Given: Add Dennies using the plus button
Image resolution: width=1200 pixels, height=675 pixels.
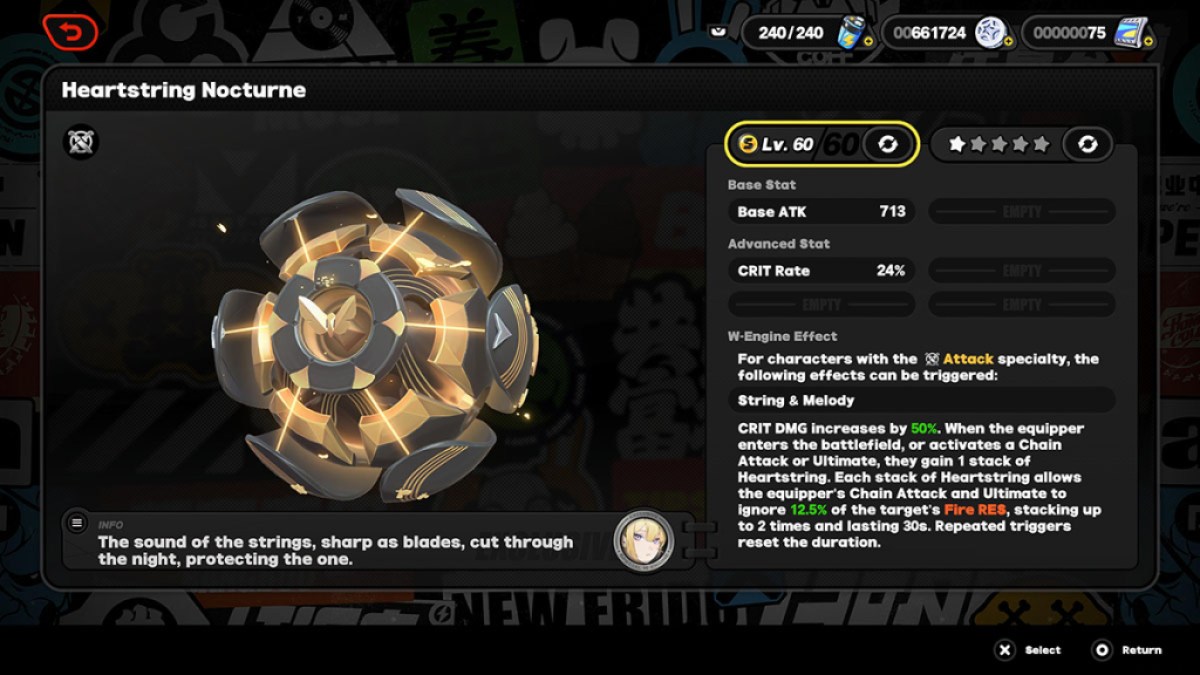Looking at the screenshot, I should (x=1008, y=42).
